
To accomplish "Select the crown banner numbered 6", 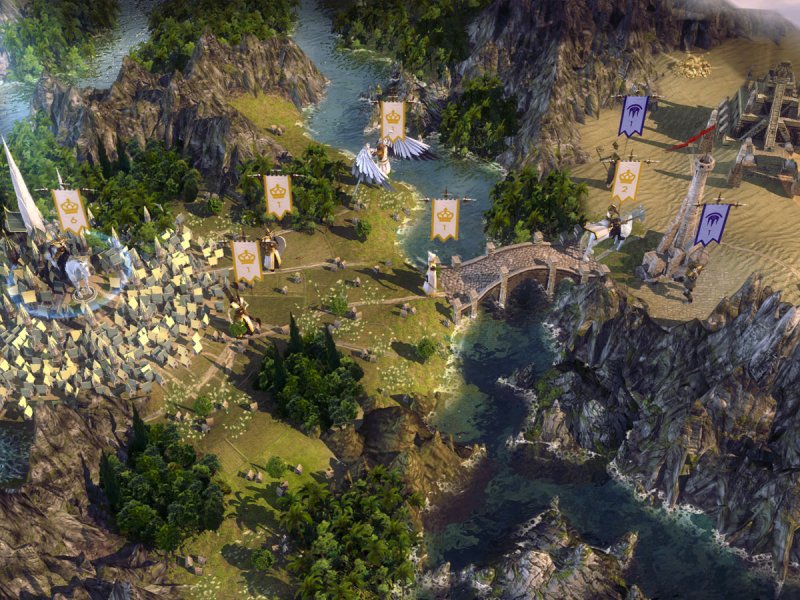I will [71, 211].
